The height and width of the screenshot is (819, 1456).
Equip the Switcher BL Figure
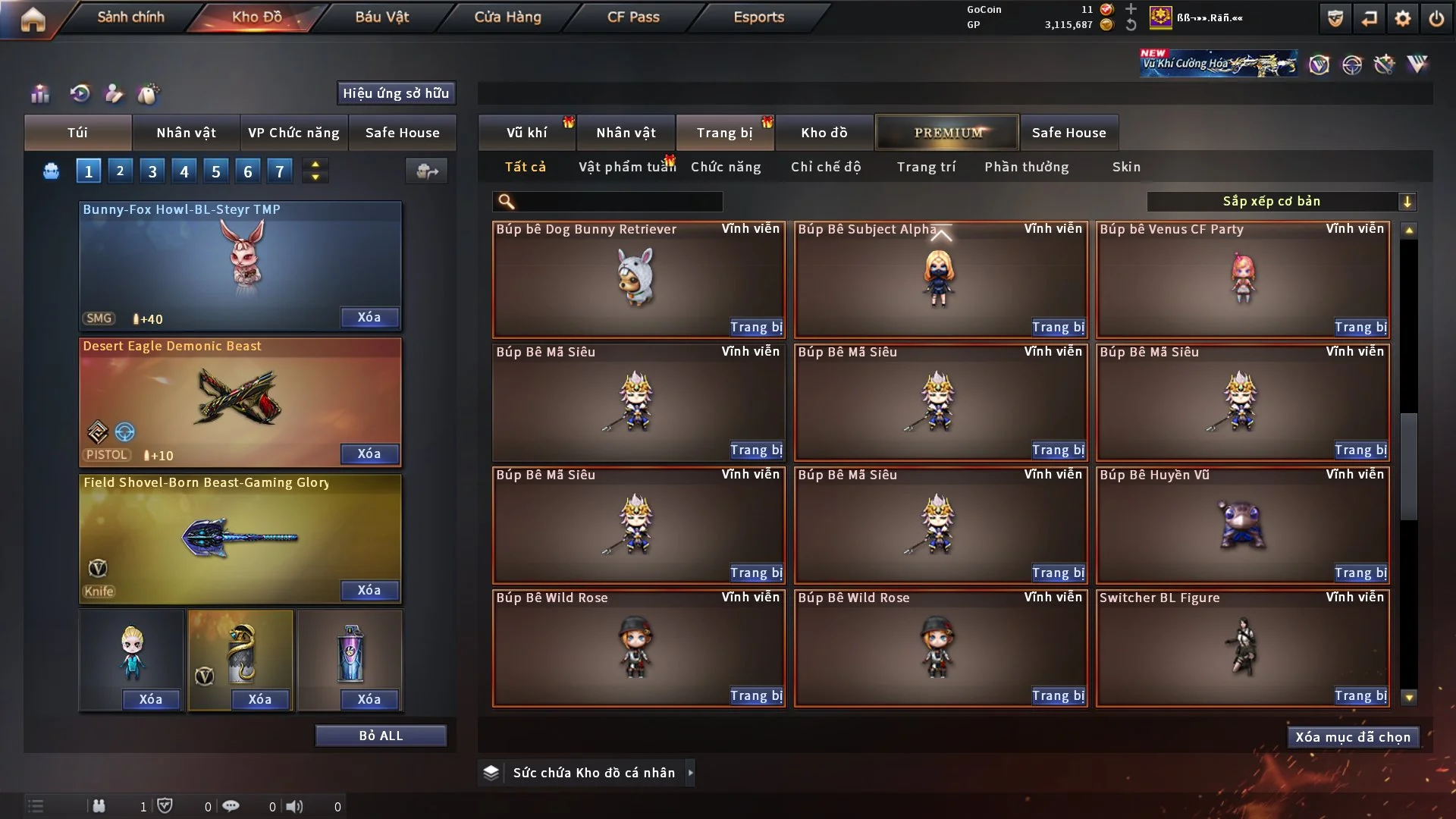tap(1360, 695)
